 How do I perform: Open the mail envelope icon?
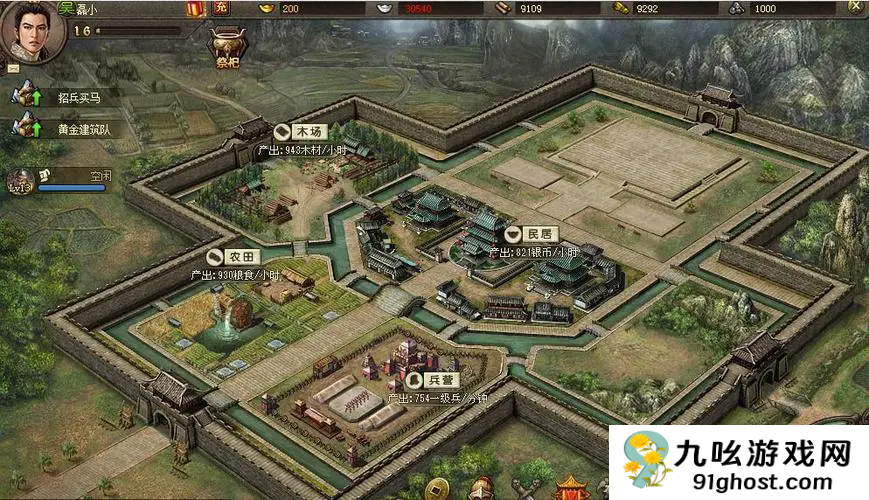coord(13,68)
